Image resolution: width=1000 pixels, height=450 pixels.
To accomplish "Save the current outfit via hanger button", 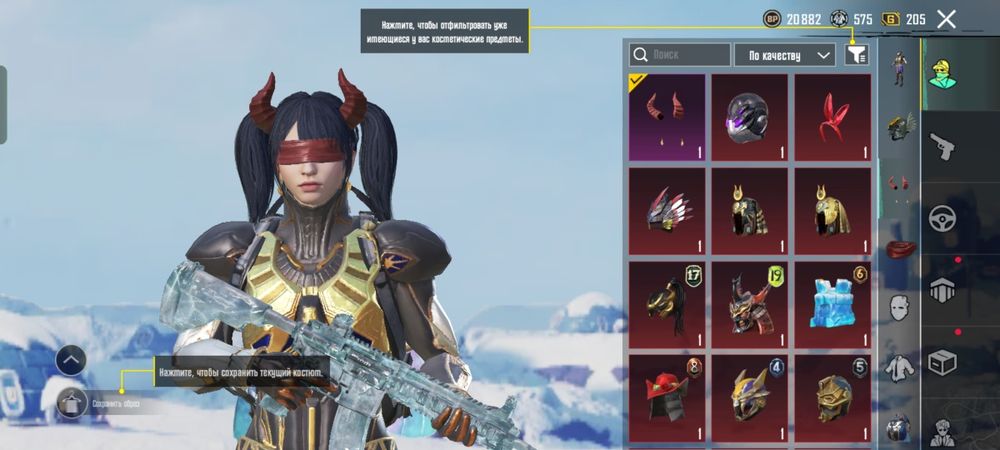I will [x=70, y=403].
